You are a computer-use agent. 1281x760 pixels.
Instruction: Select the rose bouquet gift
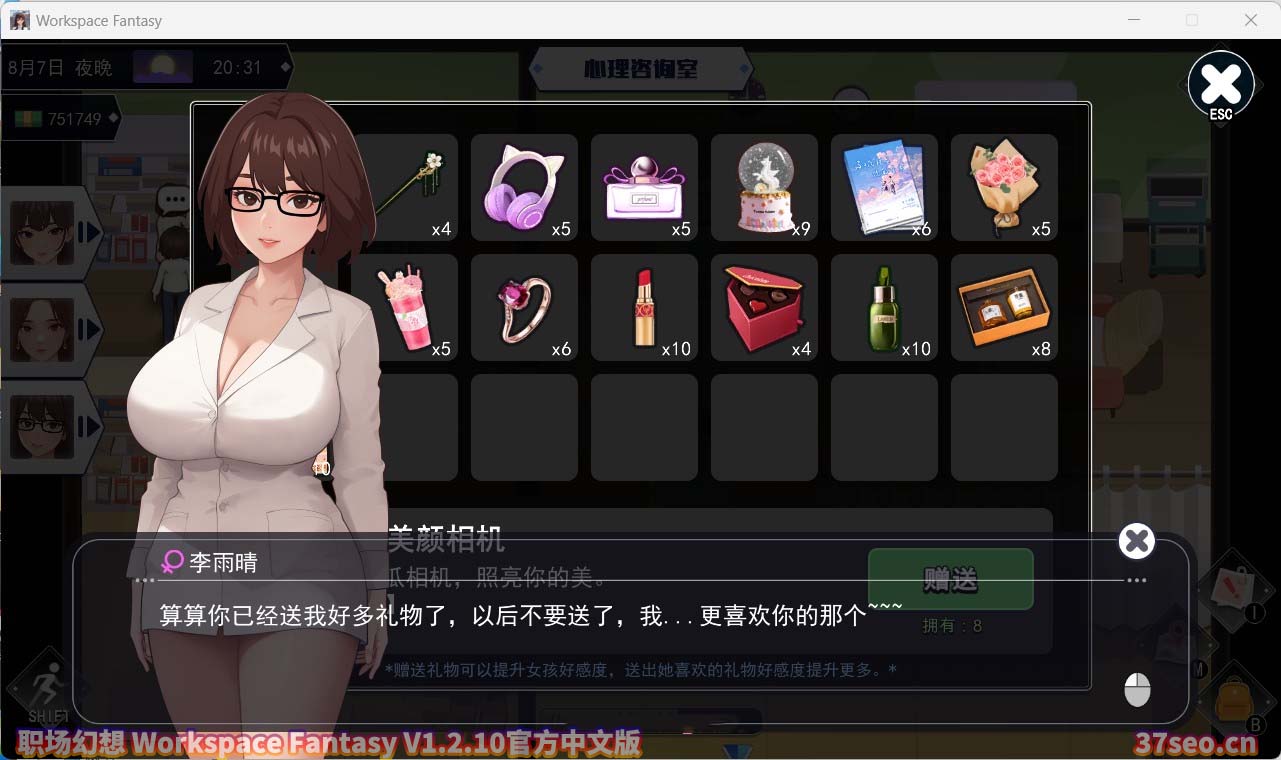pos(1003,187)
